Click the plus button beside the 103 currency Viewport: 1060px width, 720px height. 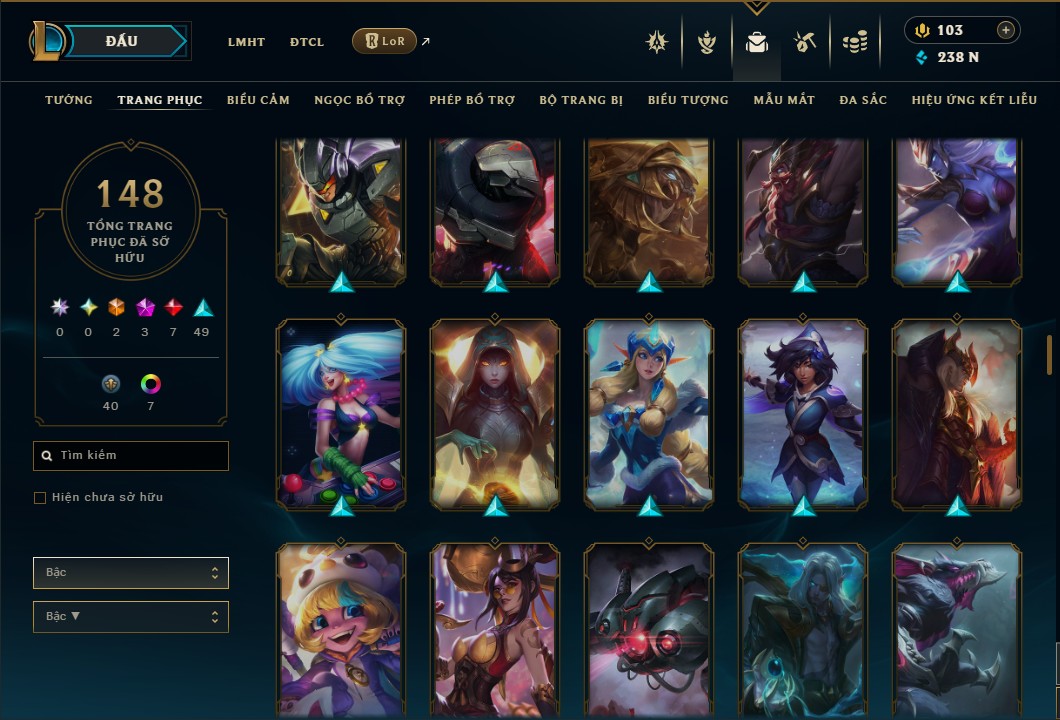click(x=1006, y=30)
